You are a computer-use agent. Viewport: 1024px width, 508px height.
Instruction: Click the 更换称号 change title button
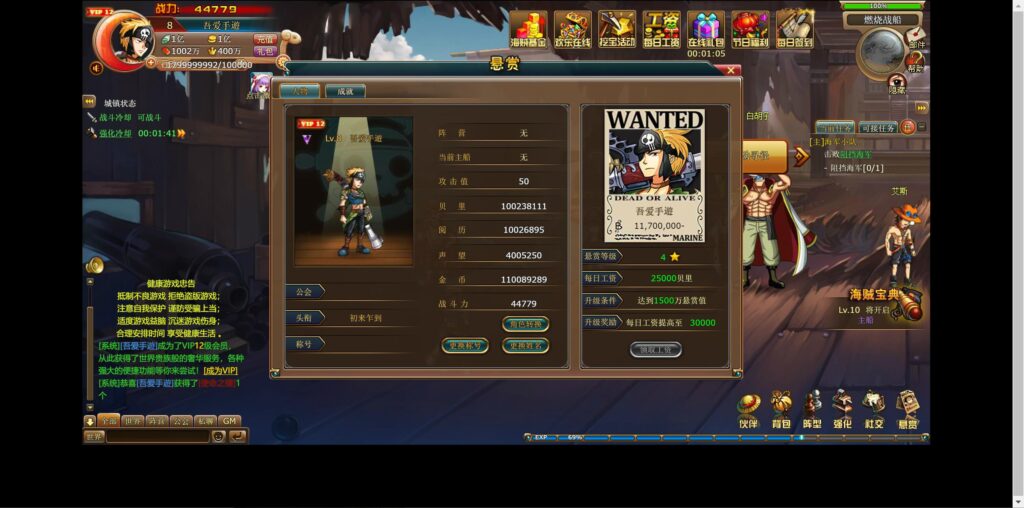click(465, 346)
